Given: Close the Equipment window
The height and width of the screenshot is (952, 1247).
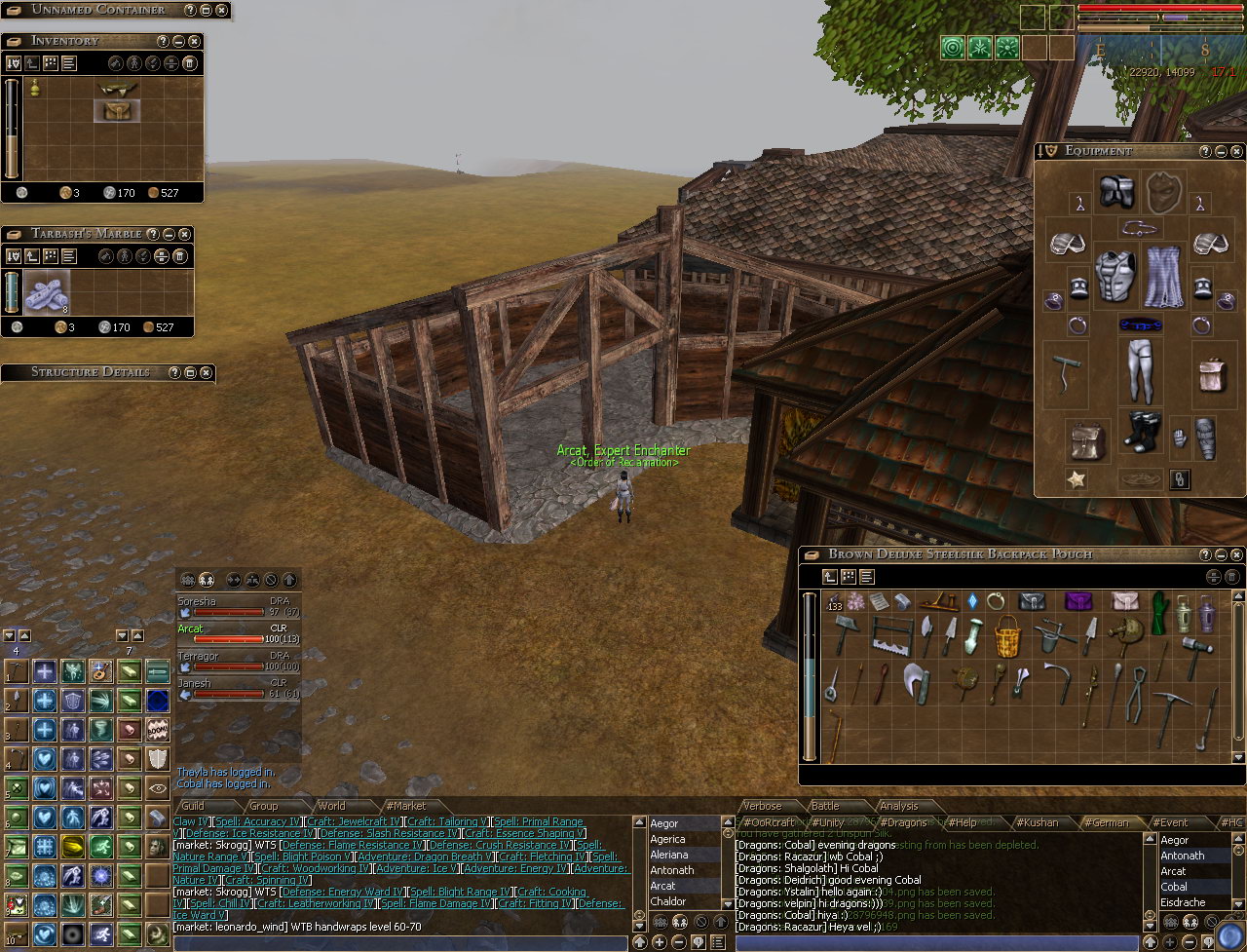Looking at the screenshot, I should pyautogui.click(x=1236, y=151).
